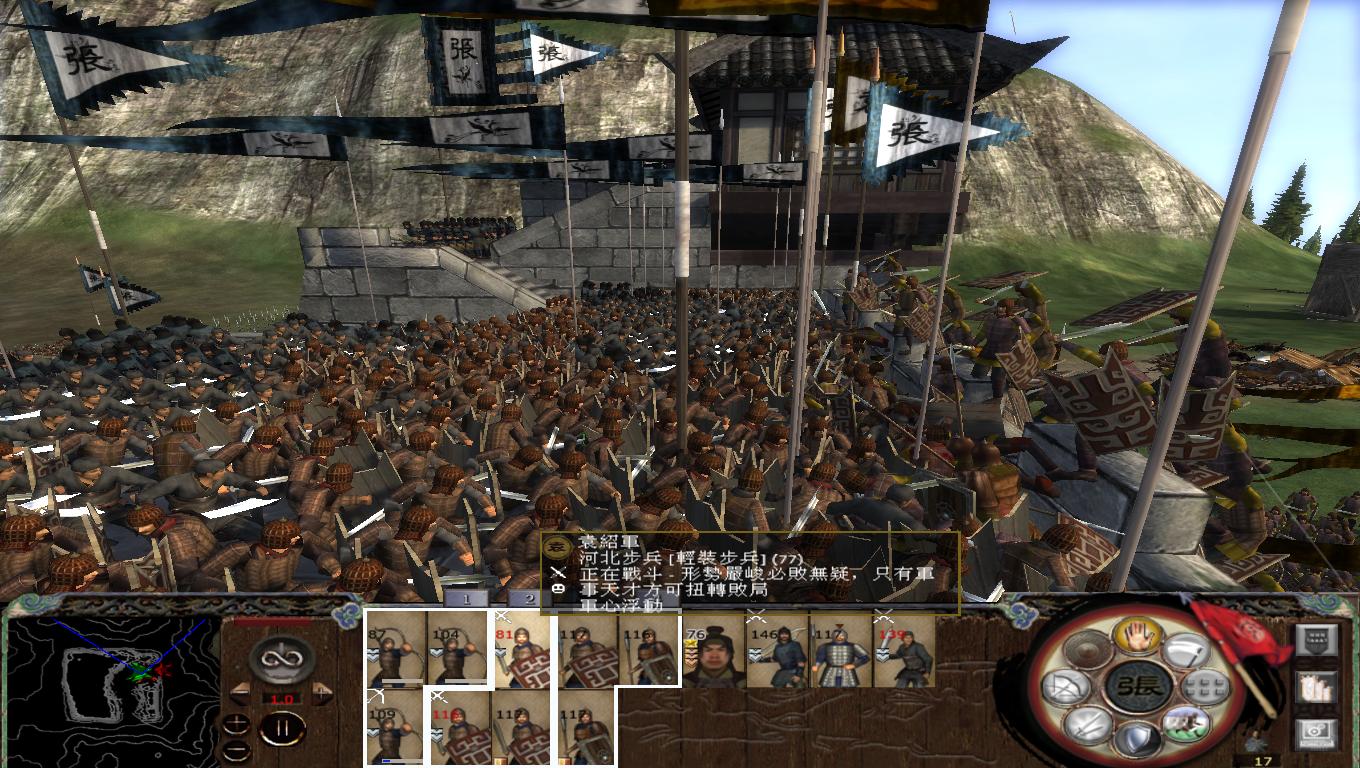
Task: Open the group units grid icon
Action: pos(1204,686)
